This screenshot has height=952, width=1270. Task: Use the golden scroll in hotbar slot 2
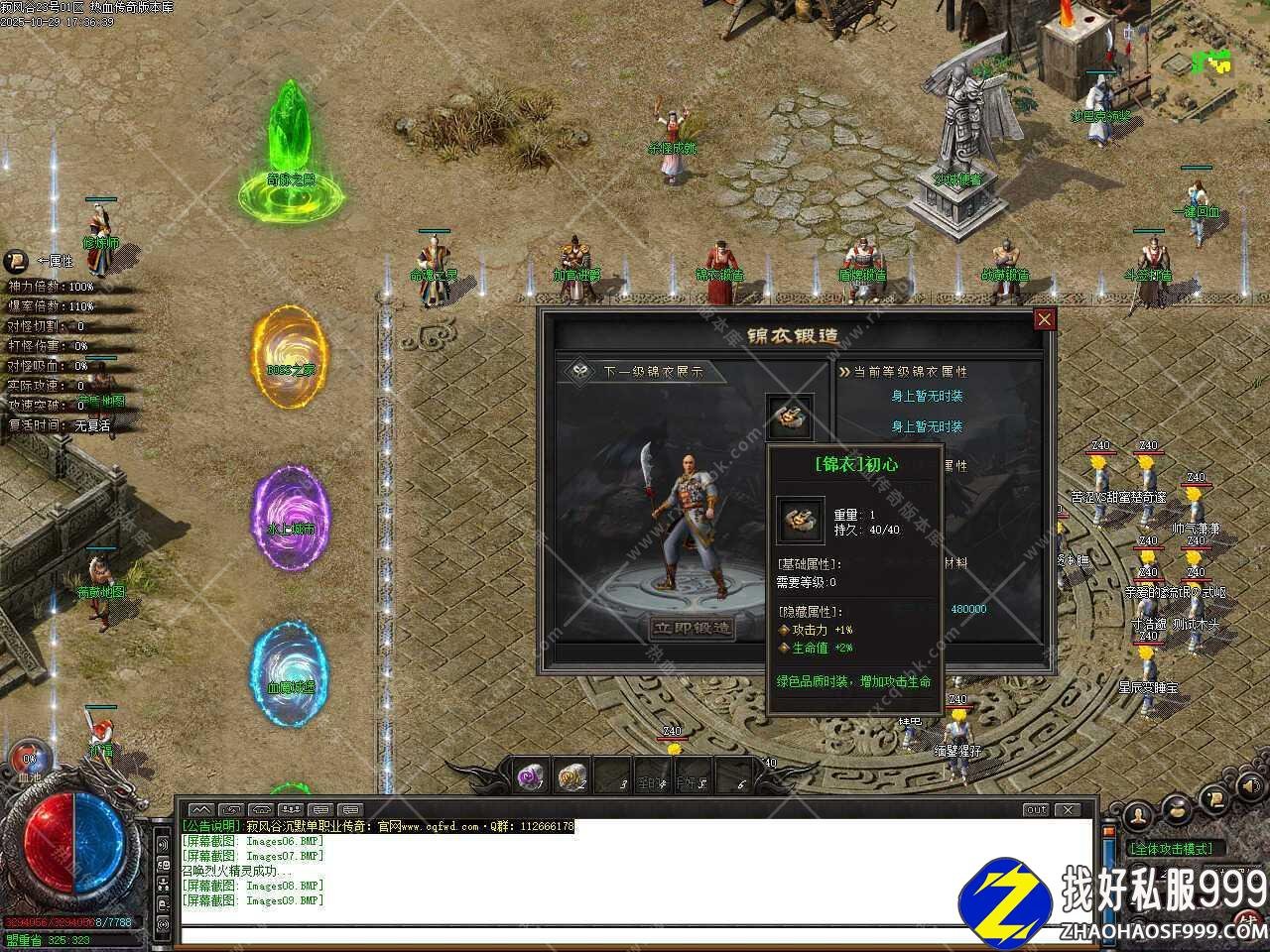(x=572, y=777)
